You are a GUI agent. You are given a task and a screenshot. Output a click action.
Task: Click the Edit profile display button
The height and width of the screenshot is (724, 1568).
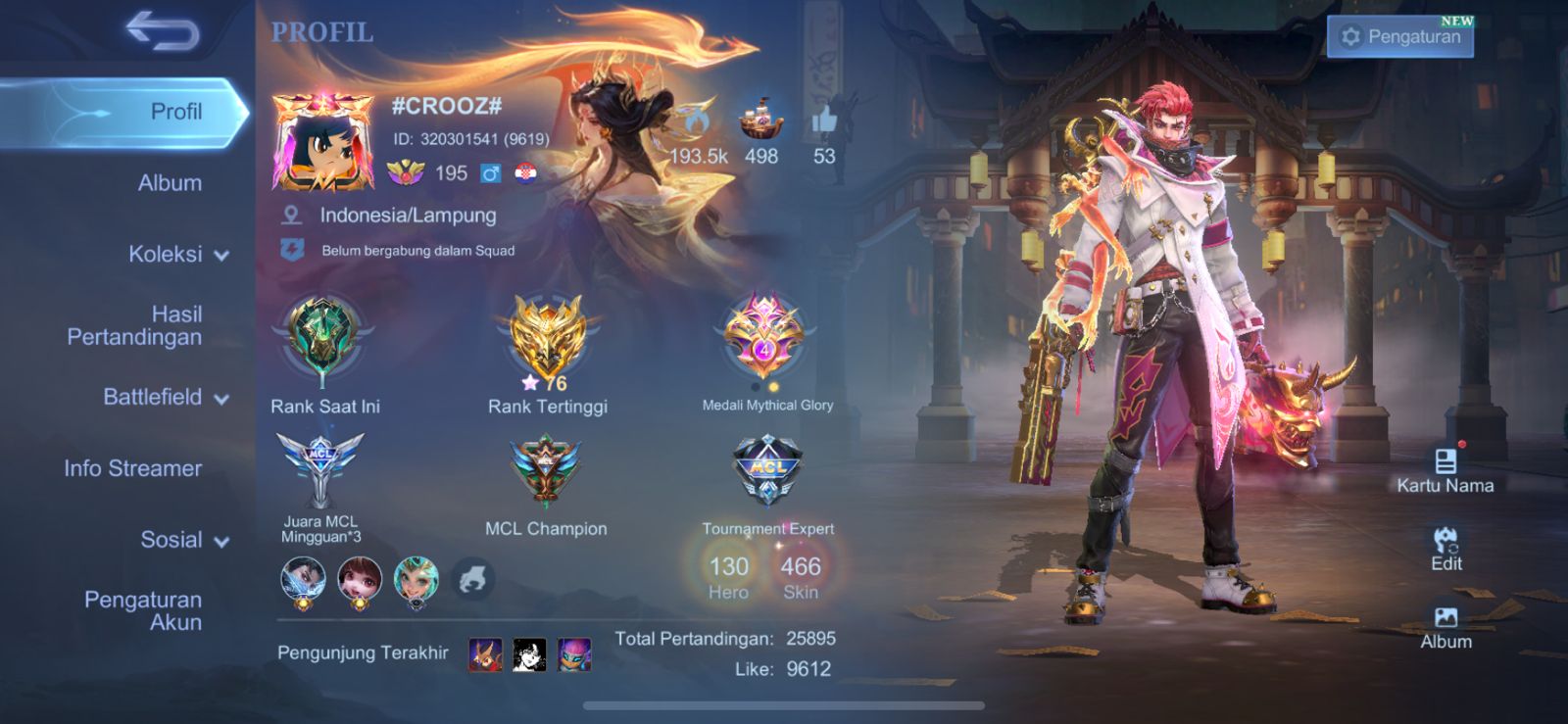tap(1445, 549)
